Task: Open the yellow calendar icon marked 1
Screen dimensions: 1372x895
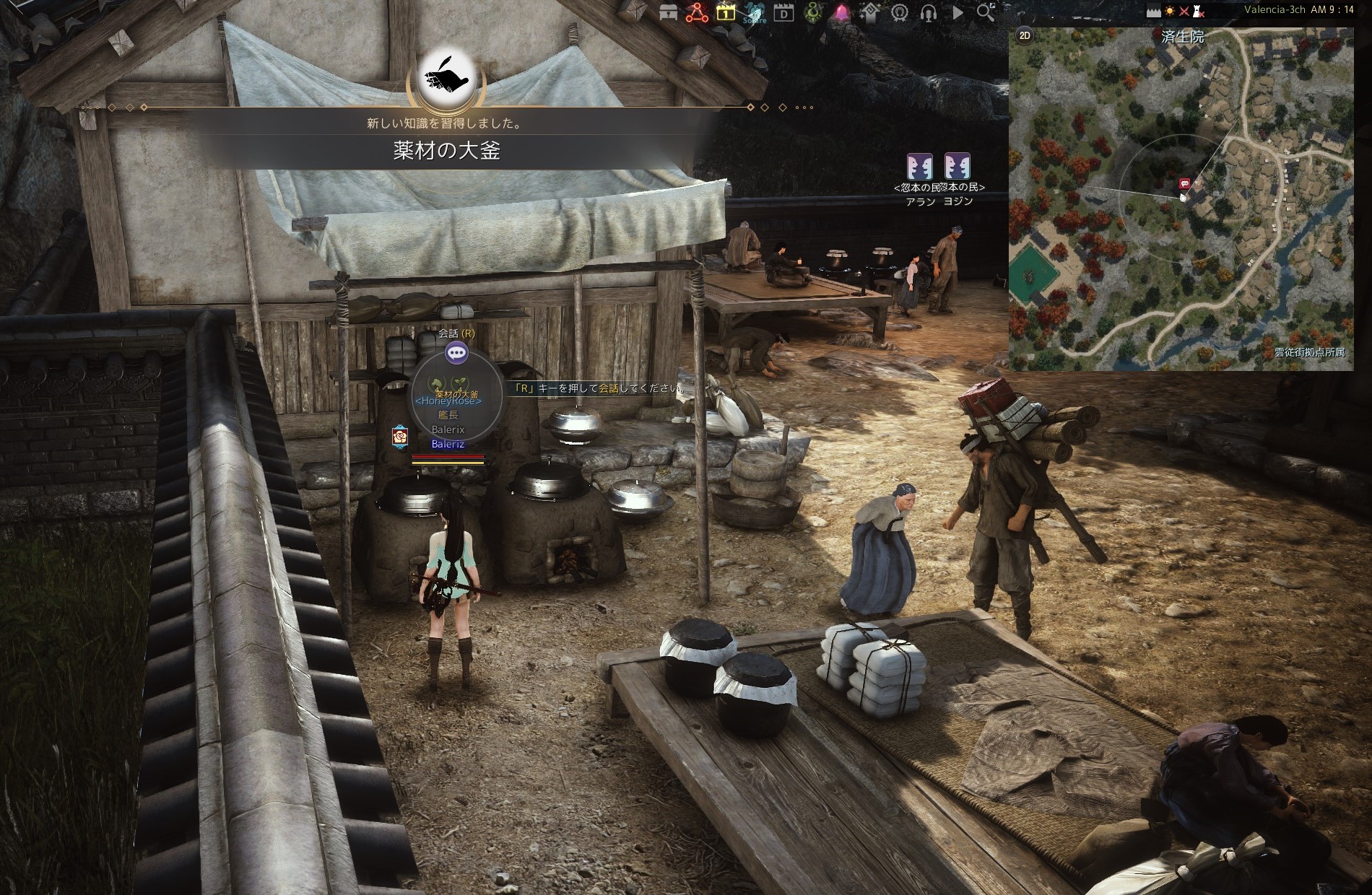Action: [x=726, y=13]
